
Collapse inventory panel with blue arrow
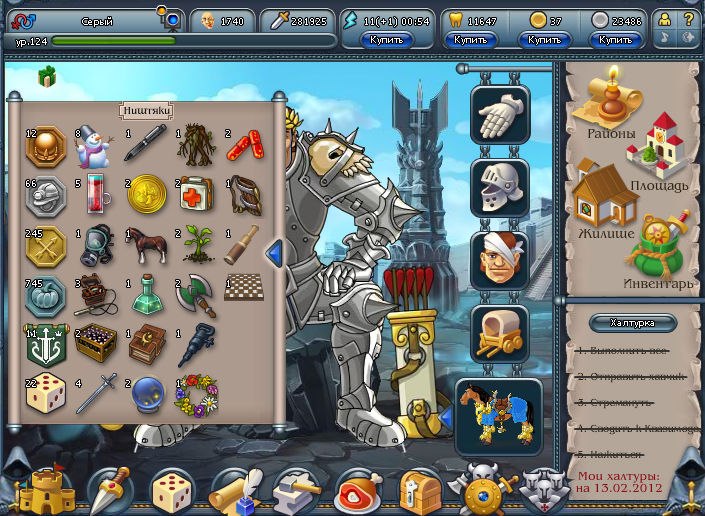click(273, 254)
